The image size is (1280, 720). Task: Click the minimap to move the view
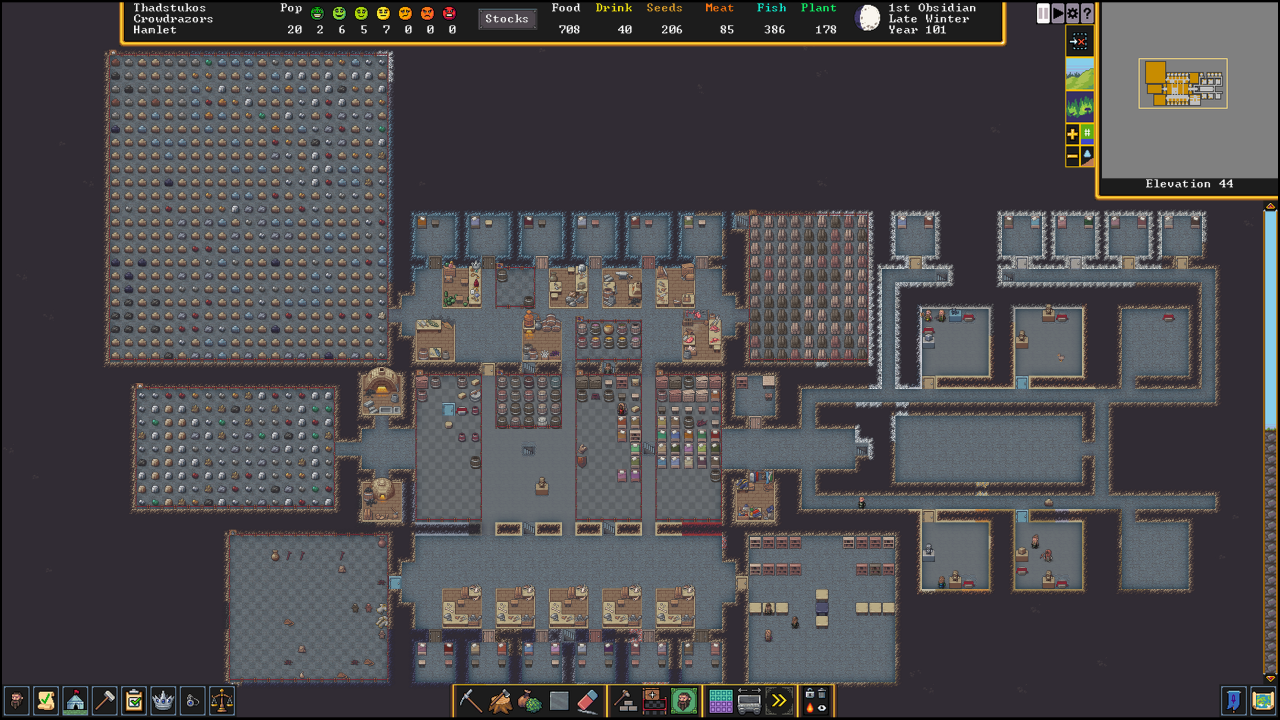1182,85
